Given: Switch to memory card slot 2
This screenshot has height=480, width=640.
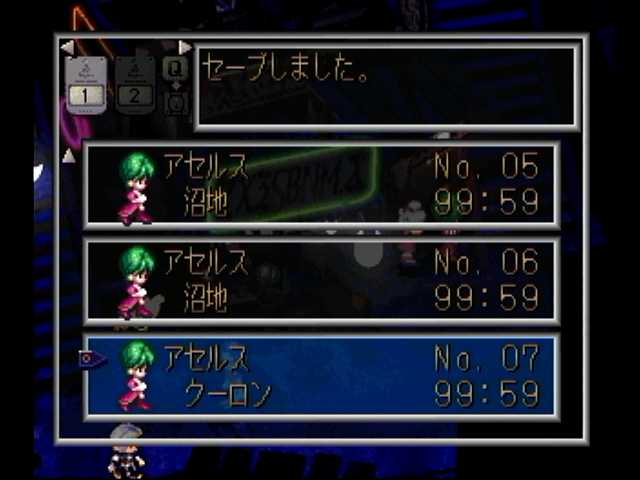Looking at the screenshot, I should tap(135, 84).
